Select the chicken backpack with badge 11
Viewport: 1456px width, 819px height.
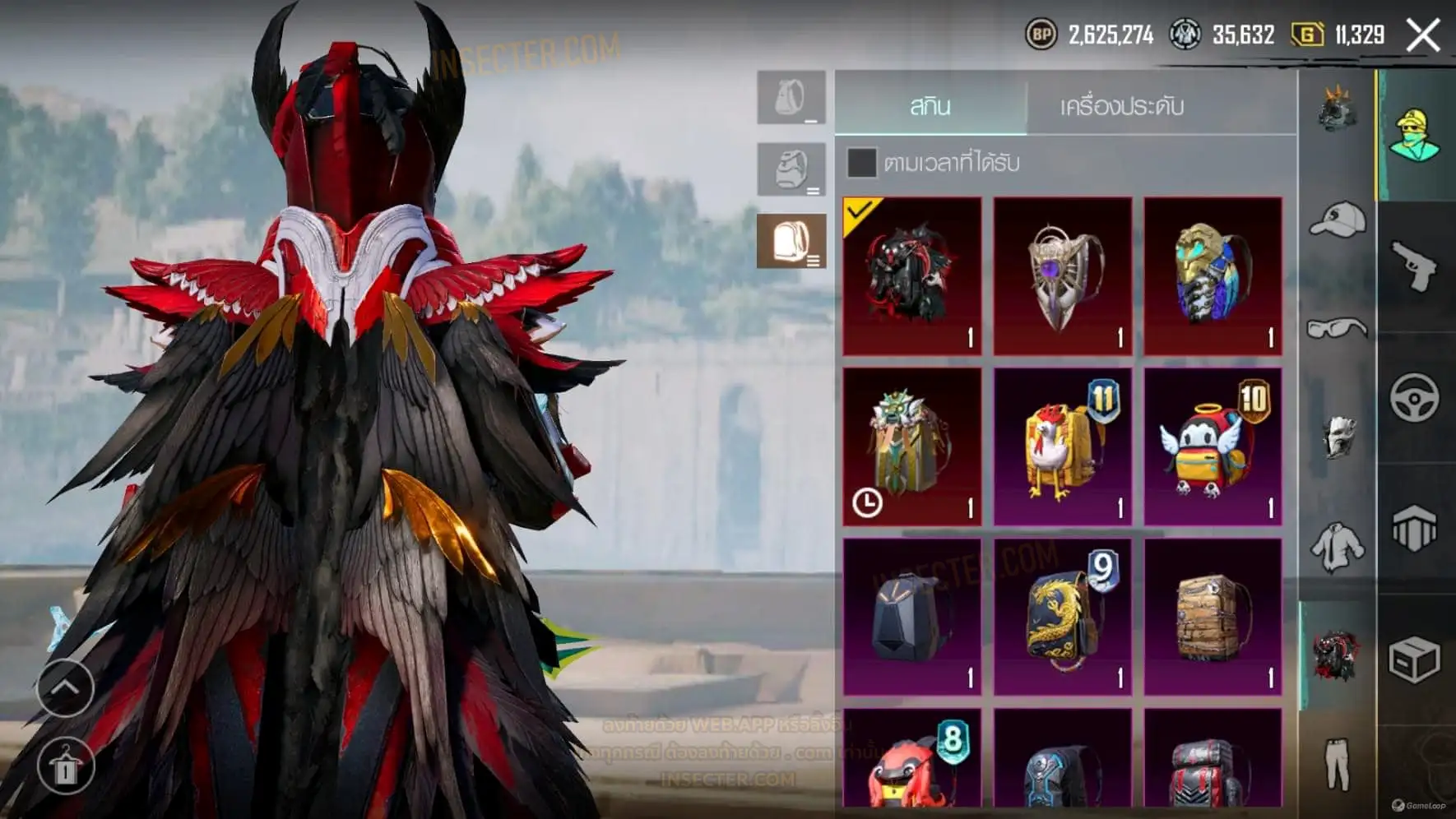tap(1062, 446)
